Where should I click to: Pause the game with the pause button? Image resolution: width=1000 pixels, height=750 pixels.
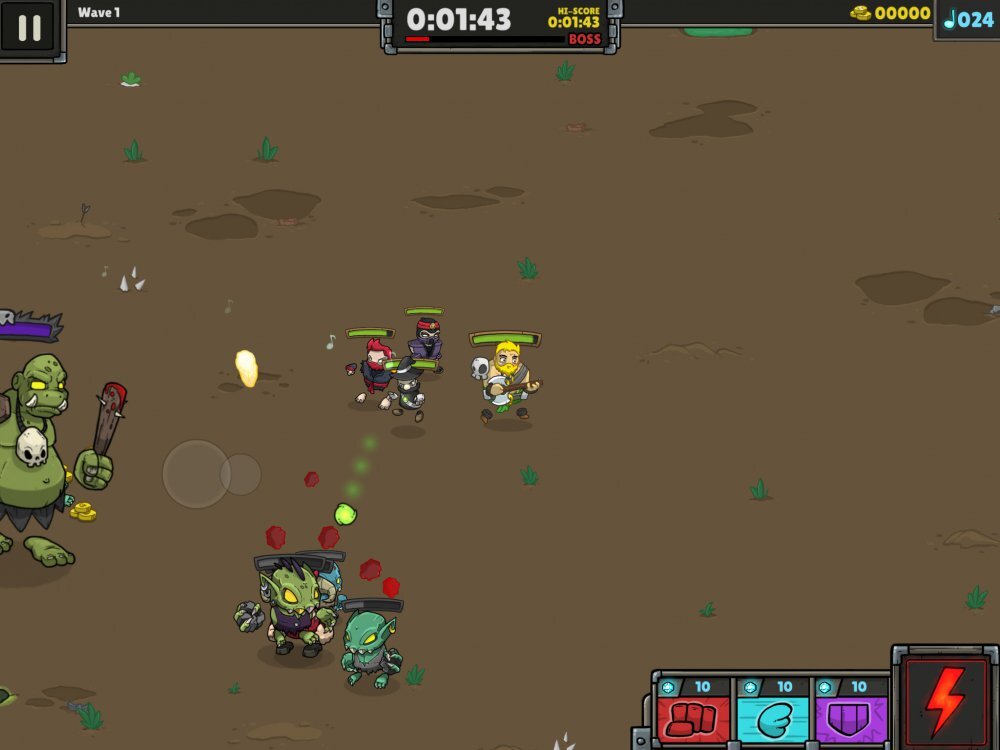pyautogui.click(x=29, y=27)
